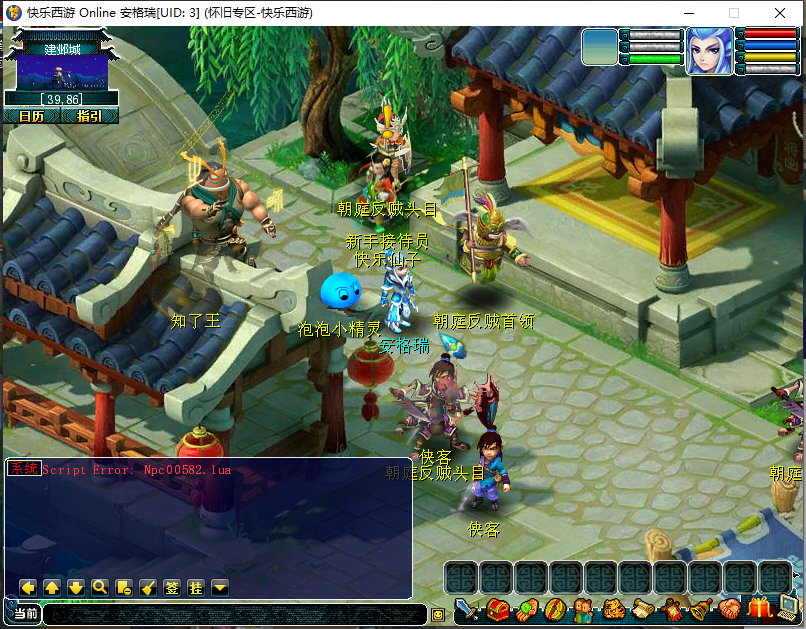This screenshot has width=806, height=629.
Task: Select the player character portrait
Action: tap(707, 50)
